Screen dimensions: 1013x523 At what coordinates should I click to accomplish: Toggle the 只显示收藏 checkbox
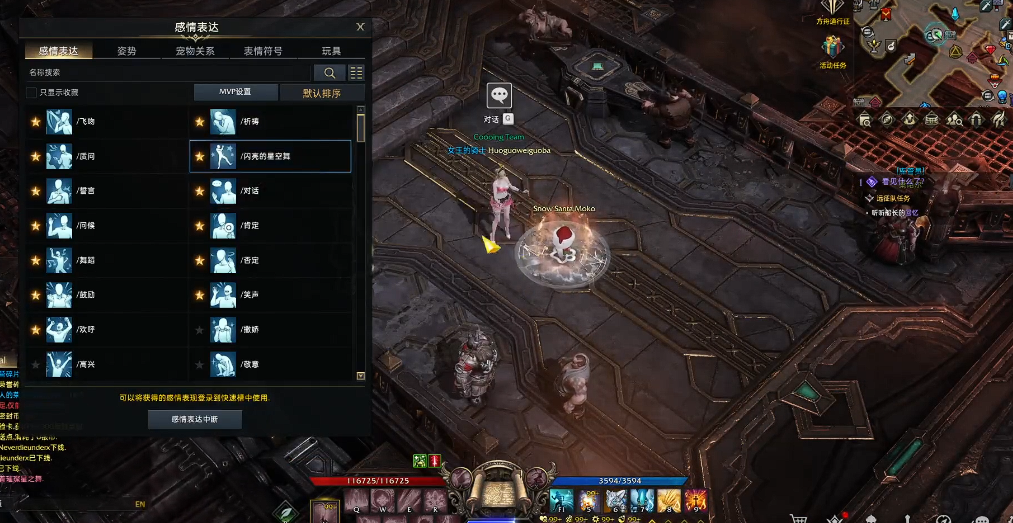[x=32, y=92]
